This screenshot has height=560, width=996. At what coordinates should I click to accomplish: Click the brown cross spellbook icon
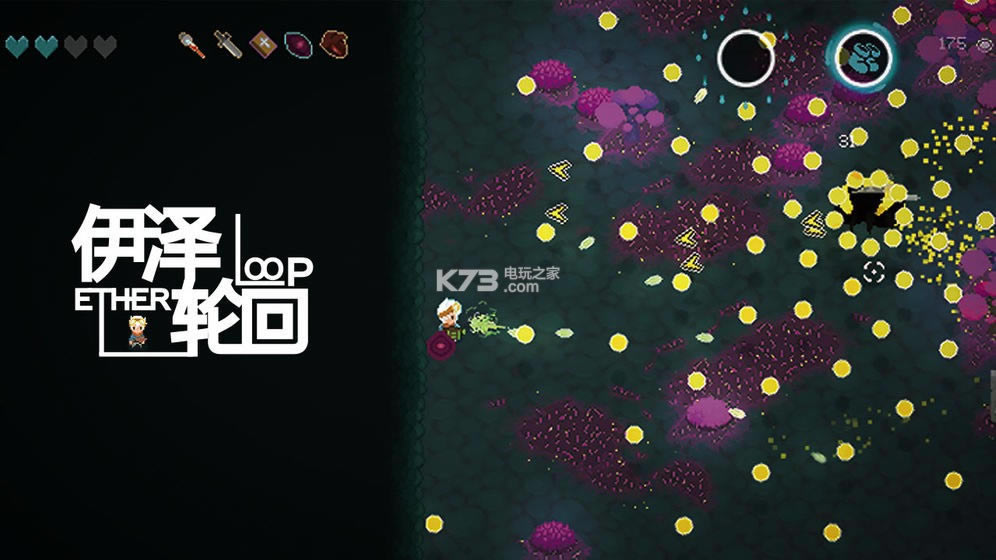coord(263,44)
